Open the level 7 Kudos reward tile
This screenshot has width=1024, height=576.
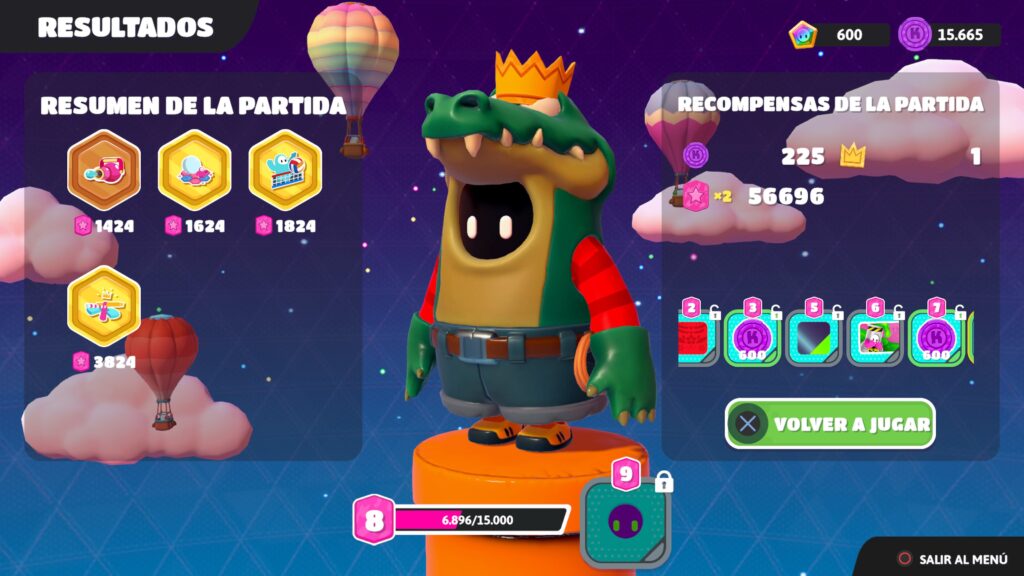pos(936,337)
